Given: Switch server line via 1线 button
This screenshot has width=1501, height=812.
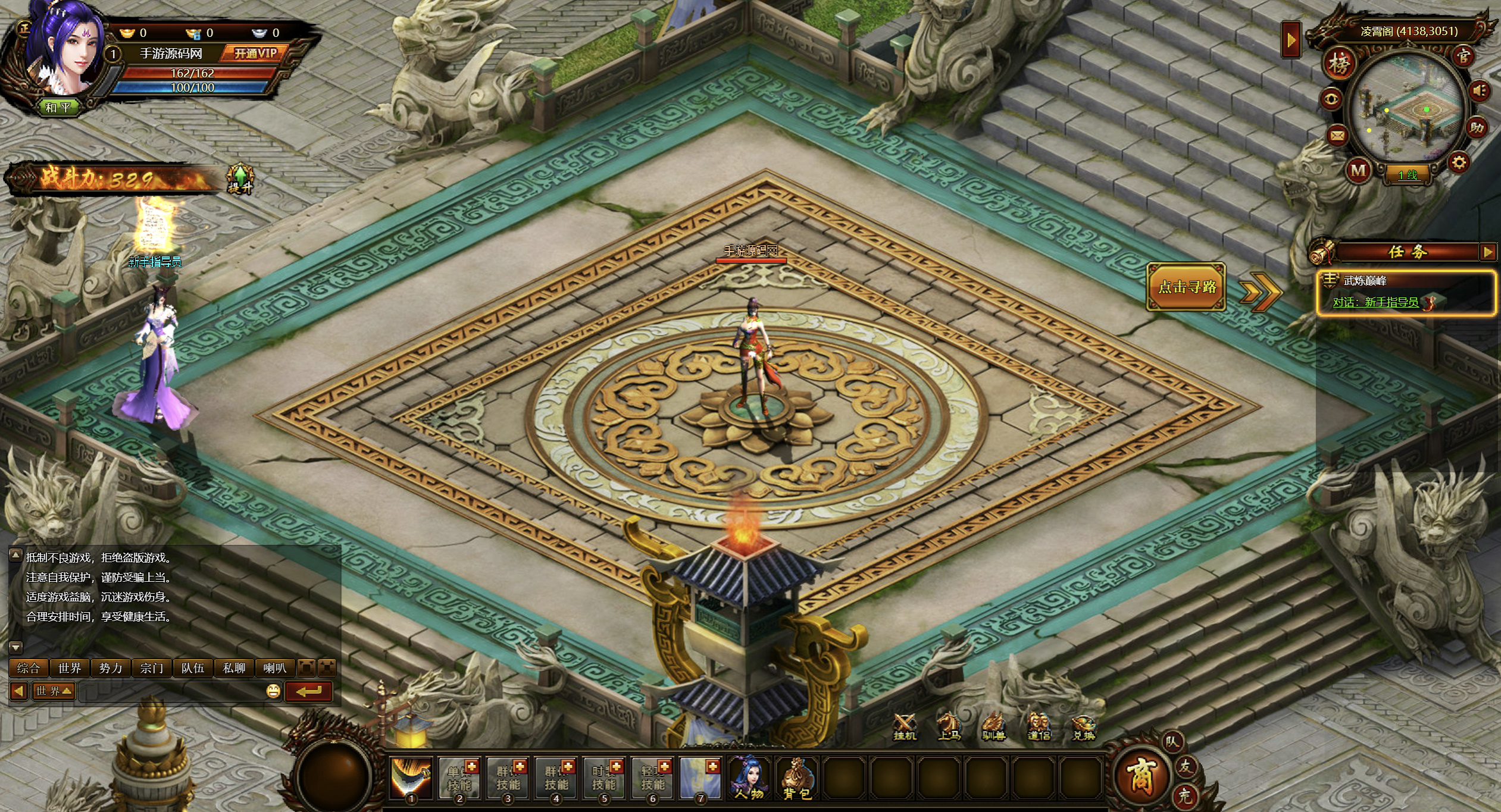Looking at the screenshot, I should pyautogui.click(x=1408, y=175).
